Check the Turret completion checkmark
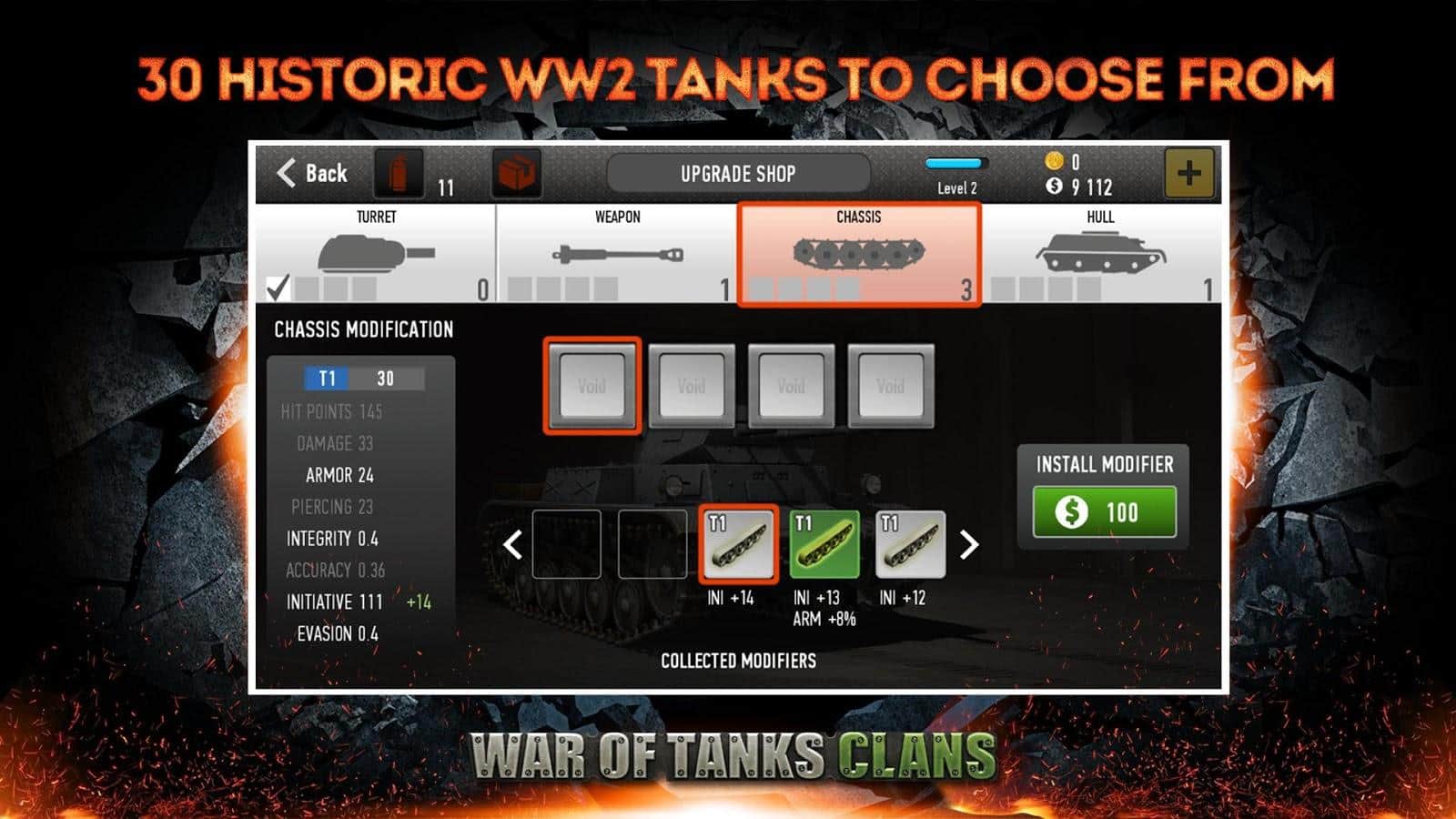The height and width of the screenshot is (819, 1456). point(277,288)
